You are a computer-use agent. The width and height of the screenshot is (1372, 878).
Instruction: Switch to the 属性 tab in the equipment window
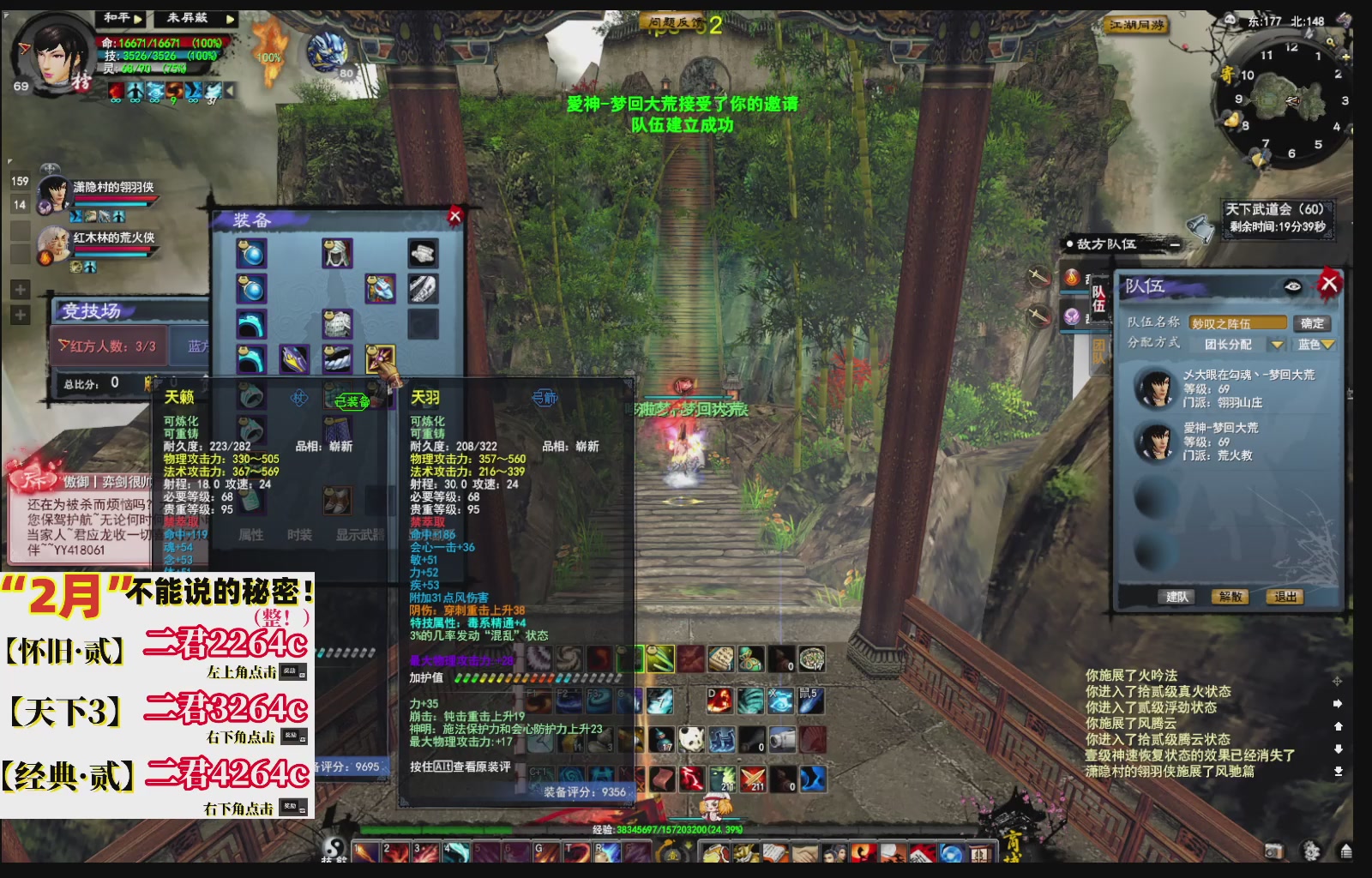click(x=252, y=533)
